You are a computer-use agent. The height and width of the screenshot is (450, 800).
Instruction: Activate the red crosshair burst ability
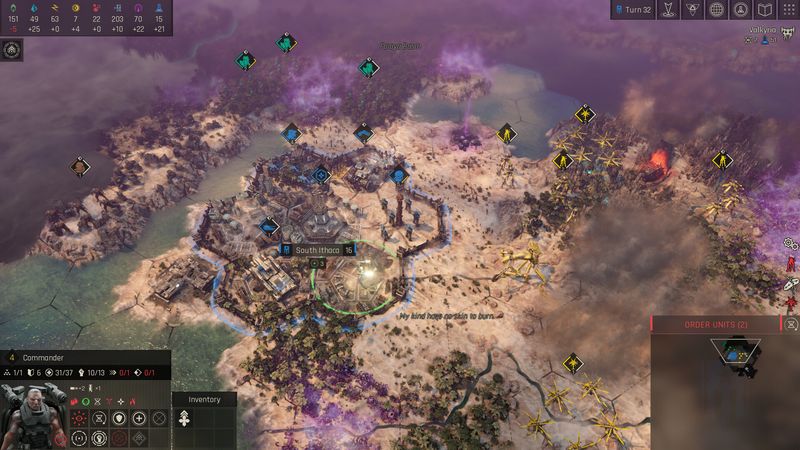[x=79, y=418]
